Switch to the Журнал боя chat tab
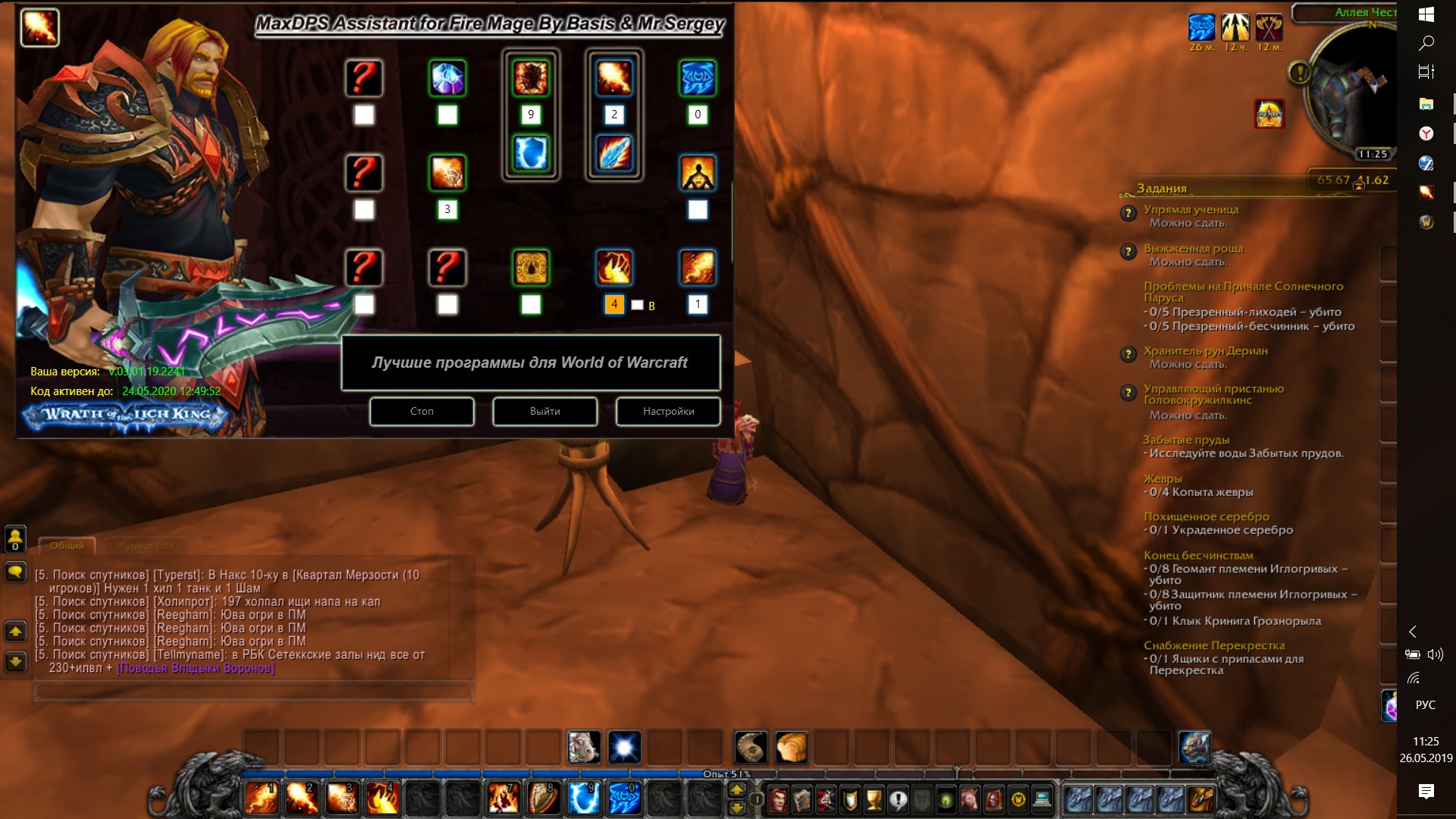Viewport: 1456px width, 819px height. point(146,545)
